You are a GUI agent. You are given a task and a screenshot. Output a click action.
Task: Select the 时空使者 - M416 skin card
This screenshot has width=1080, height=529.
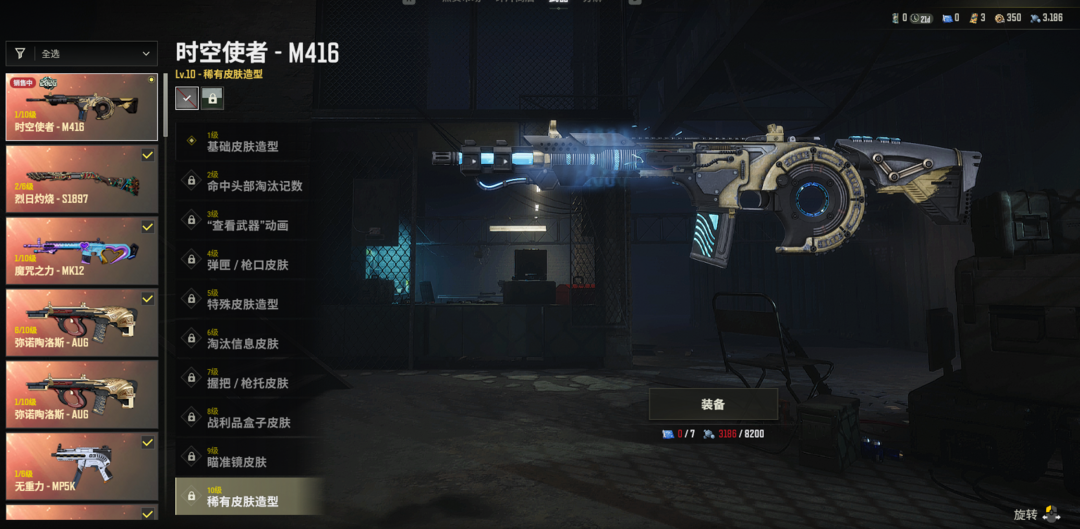82,107
